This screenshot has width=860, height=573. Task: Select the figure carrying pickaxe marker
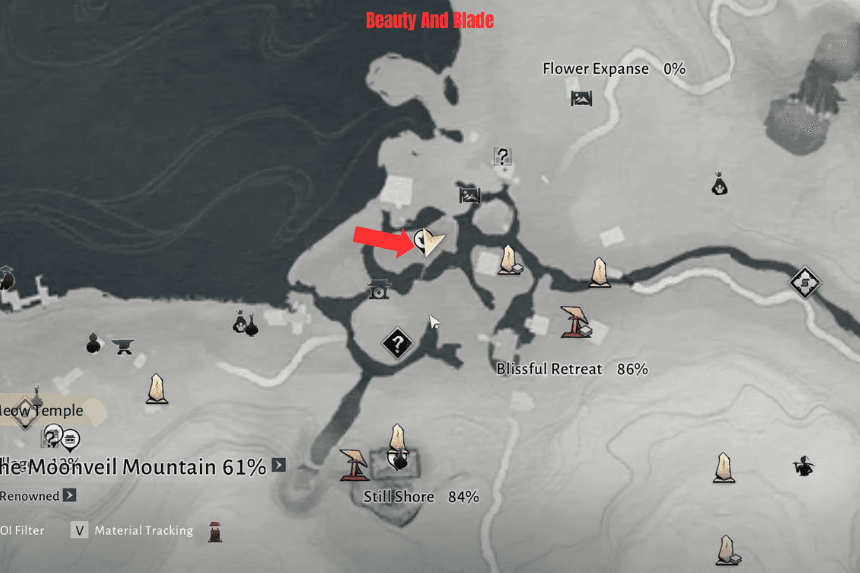pyautogui.click(x=803, y=465)
